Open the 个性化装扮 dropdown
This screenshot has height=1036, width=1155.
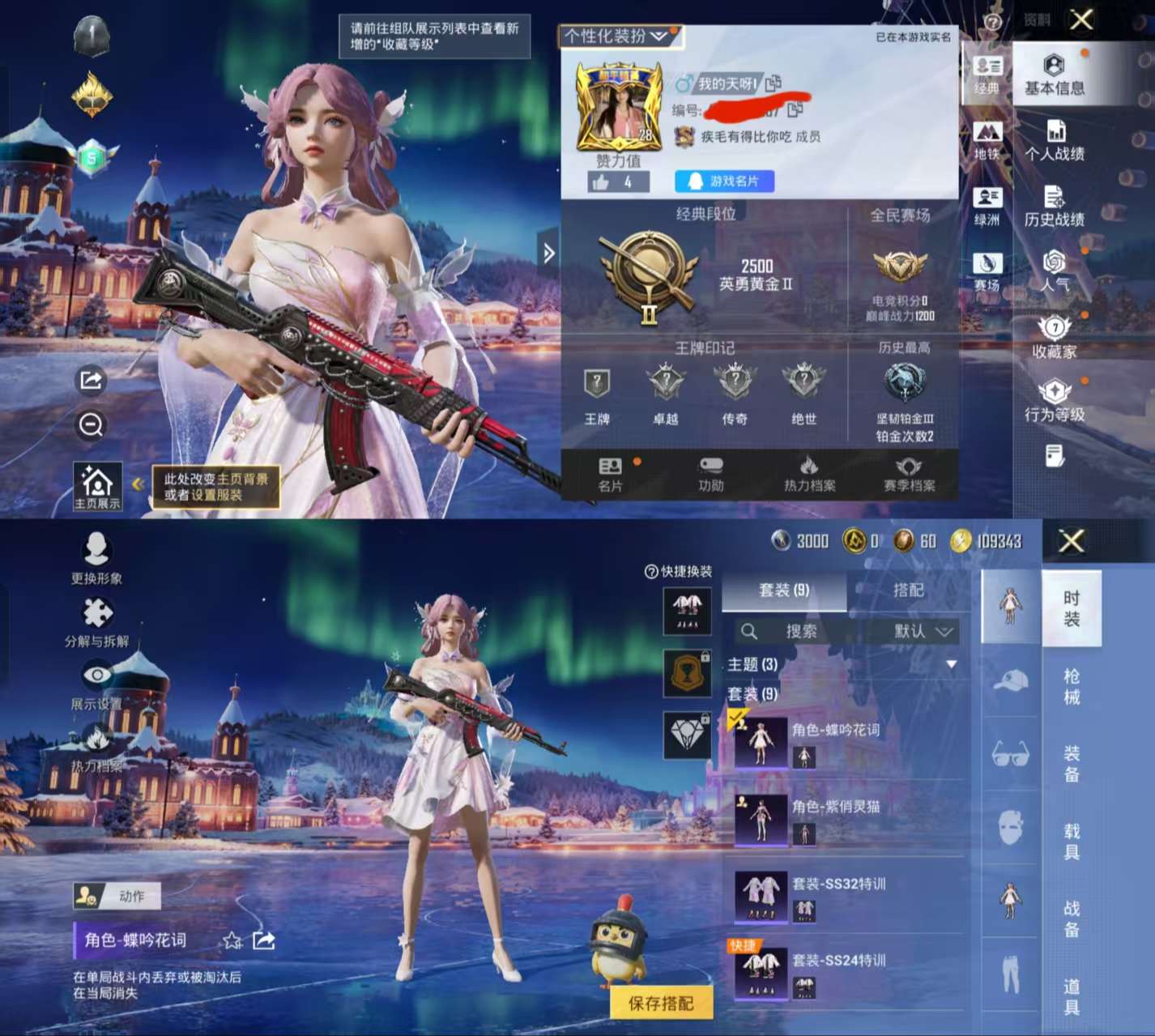click(x=619, y=38)
